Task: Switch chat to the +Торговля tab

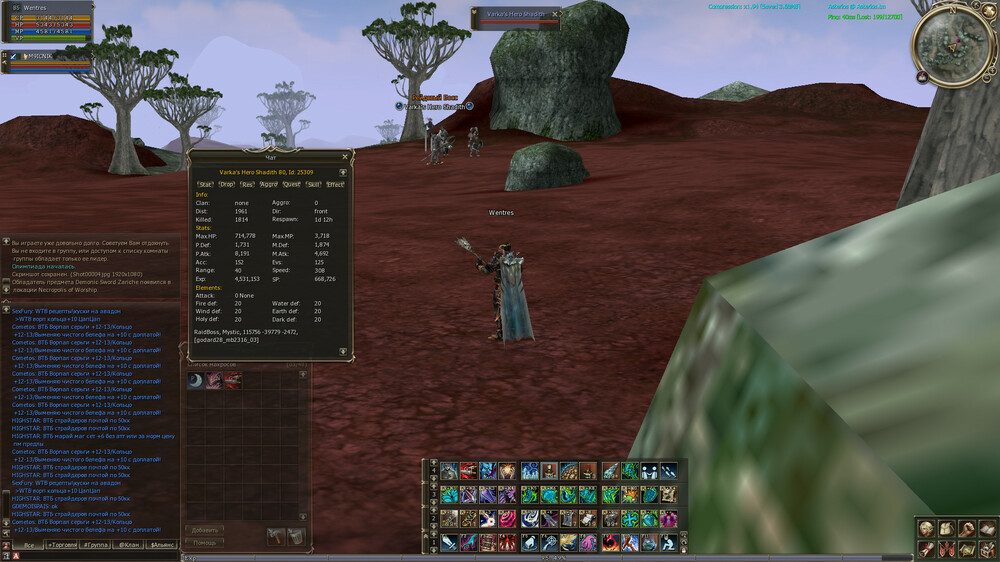Action: click(65, 545)
